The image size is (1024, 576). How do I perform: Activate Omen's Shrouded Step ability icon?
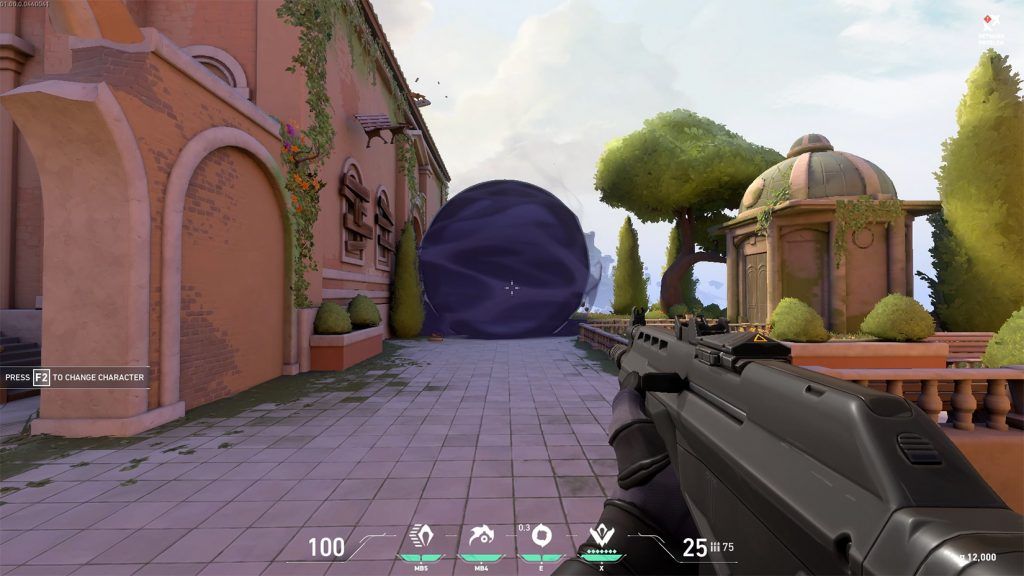(421, 538)
